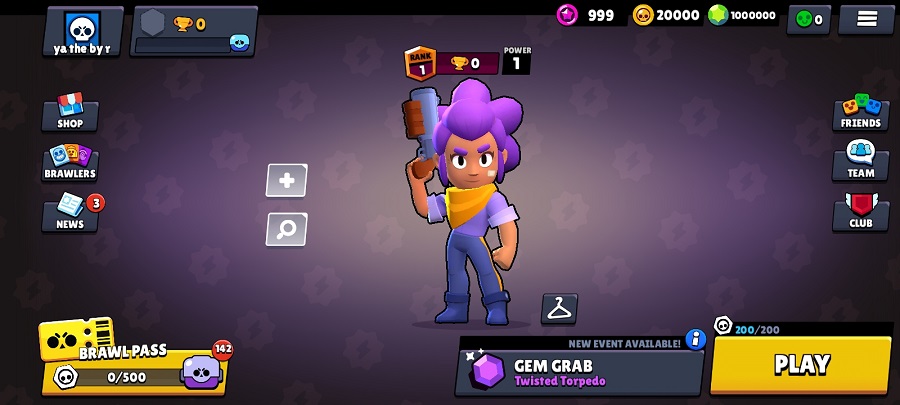
Task: Open the Club page
Action: click(860, 212)
